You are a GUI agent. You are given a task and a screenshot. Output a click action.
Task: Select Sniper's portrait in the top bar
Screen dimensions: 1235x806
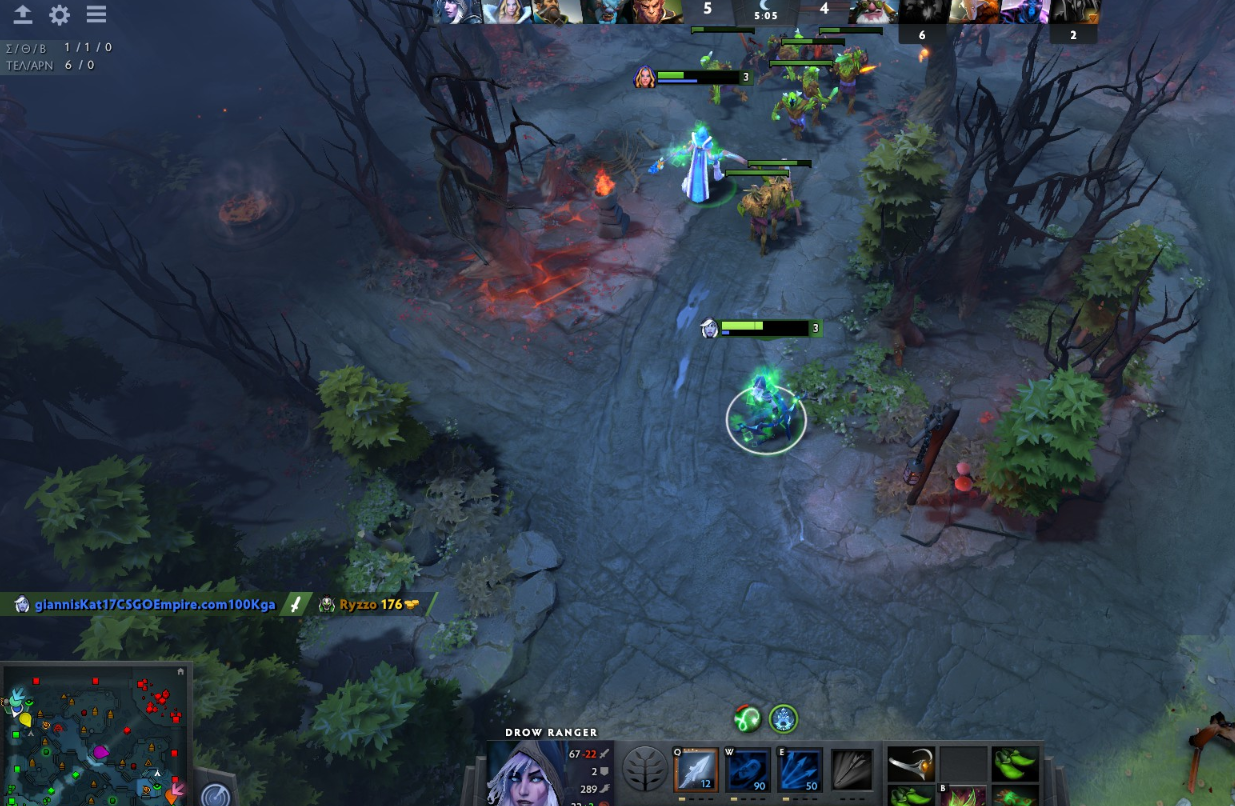pyautogui.click(x=872, y=11)
